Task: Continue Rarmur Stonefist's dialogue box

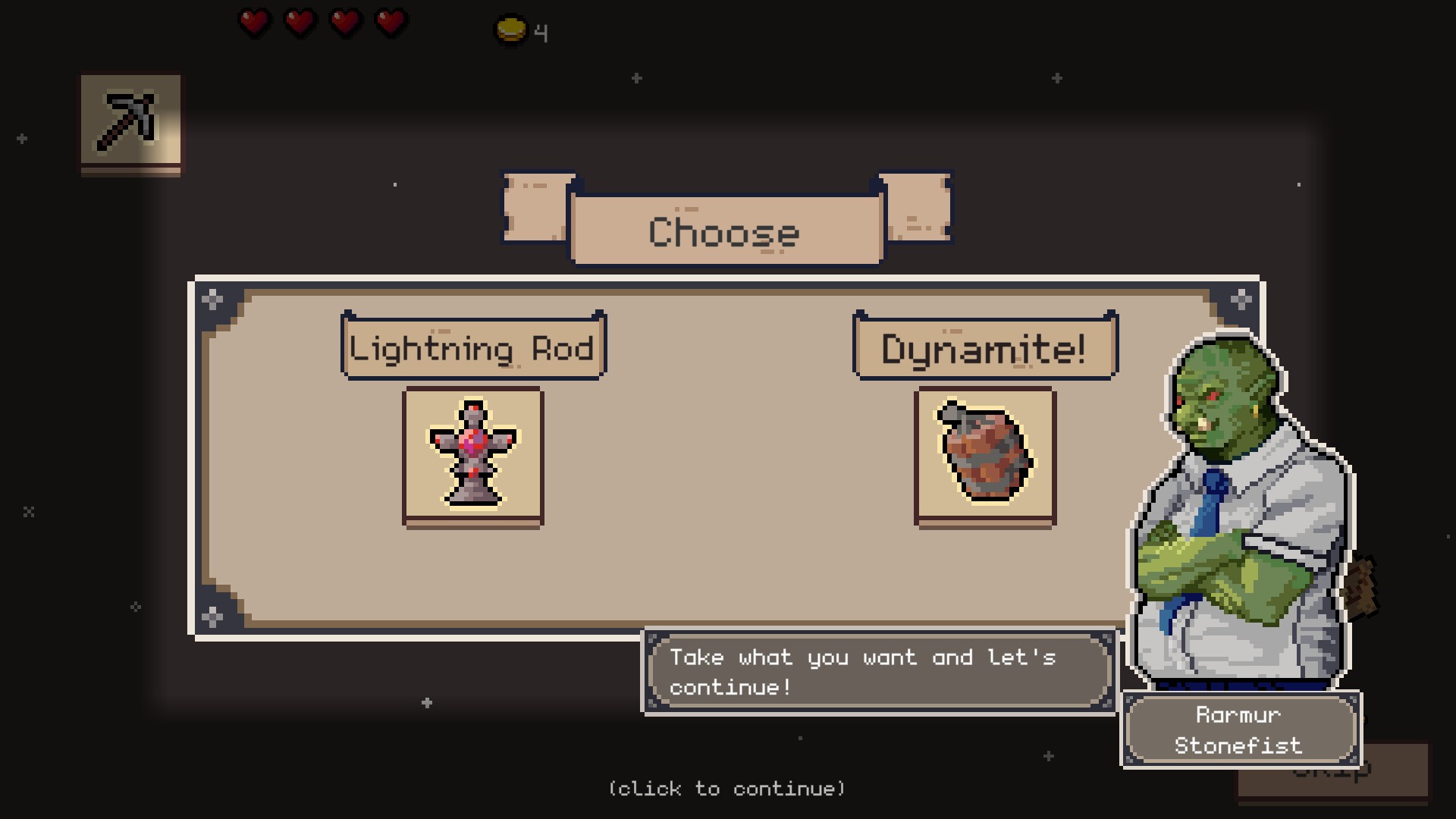Action: [x=878, y=672]
